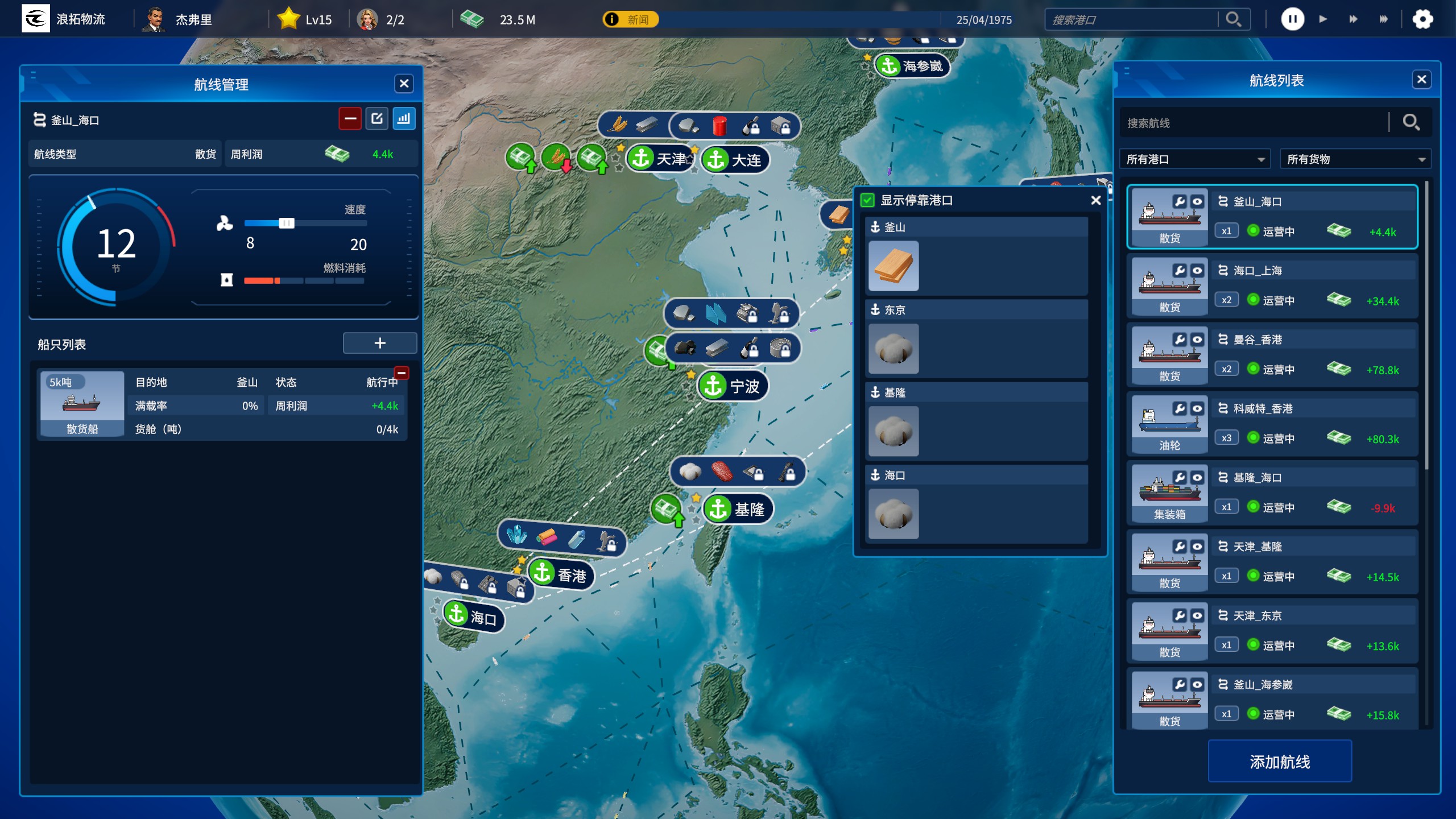Open route statistics chart button
The image size is (1456, 819).
pyautogui.click(x=404, y=119)
